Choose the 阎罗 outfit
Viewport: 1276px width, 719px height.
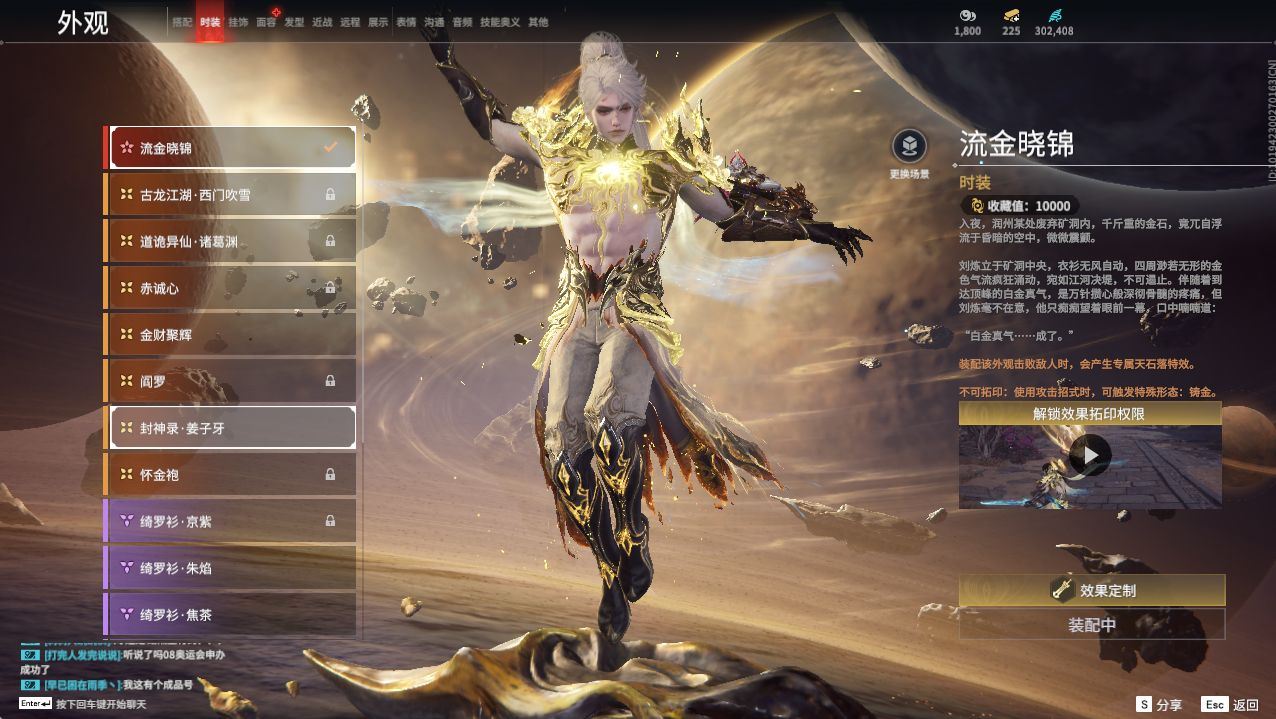pos(231,381)
